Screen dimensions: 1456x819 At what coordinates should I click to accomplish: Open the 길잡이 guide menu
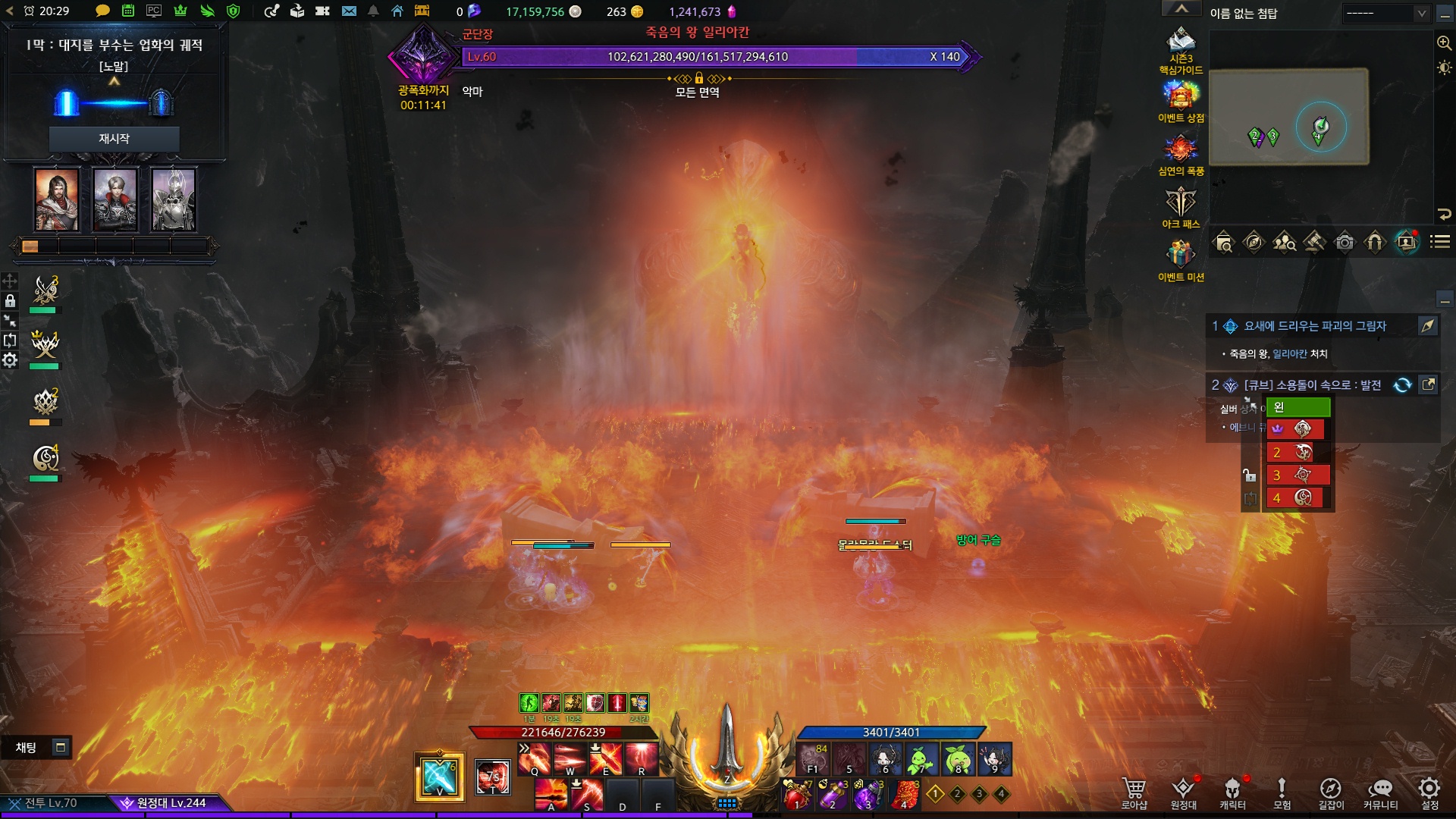(1330, 792)
